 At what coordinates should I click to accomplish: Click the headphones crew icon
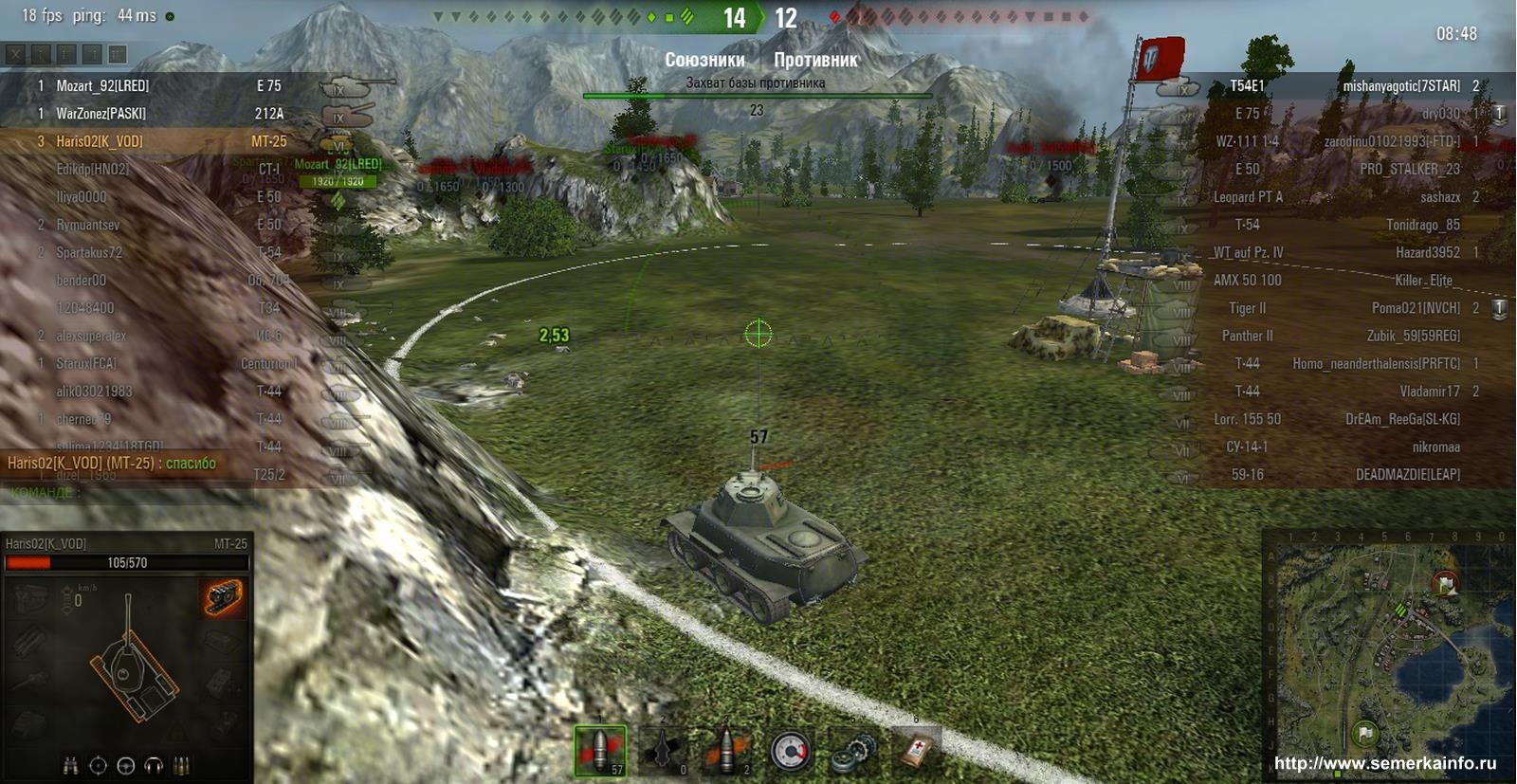(153, 766)
